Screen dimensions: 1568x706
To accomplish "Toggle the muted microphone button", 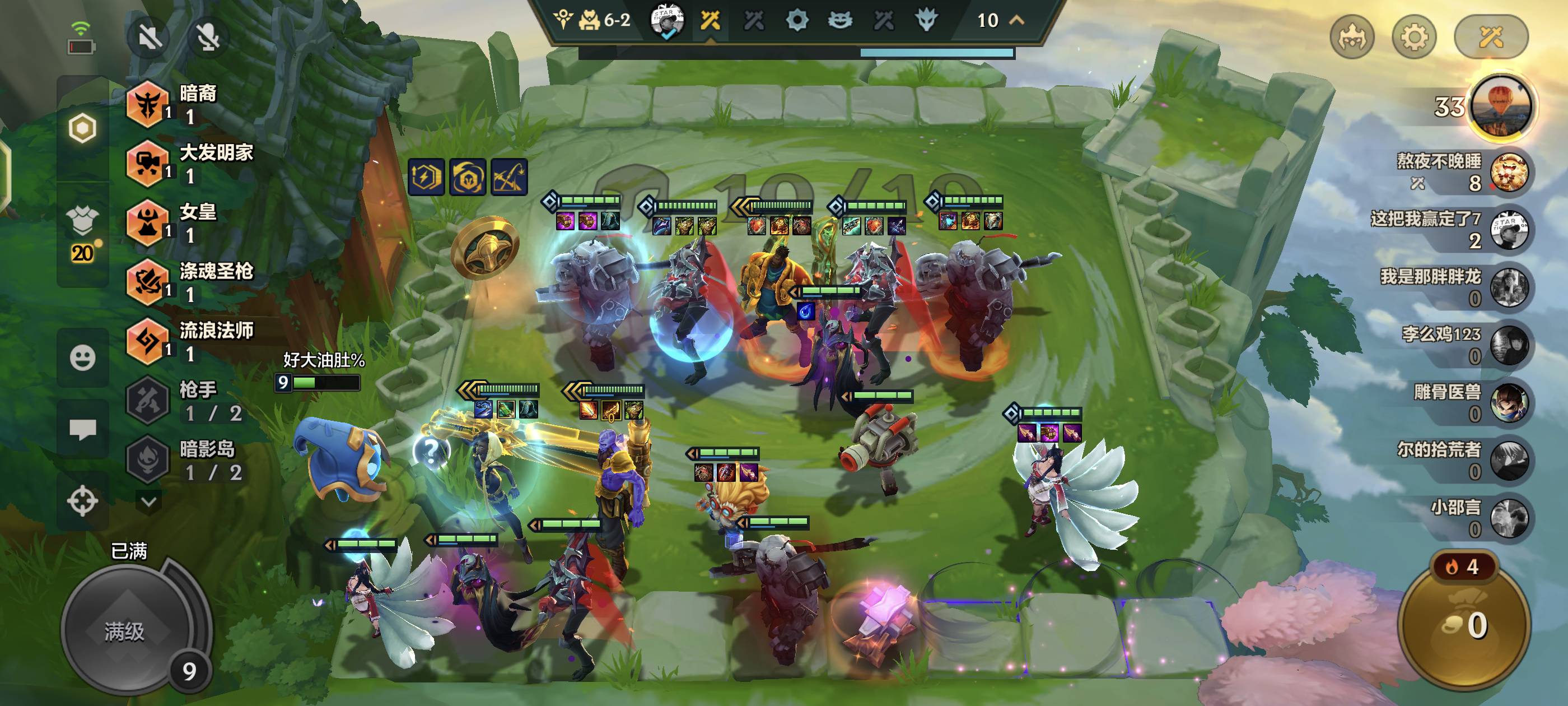I will click(x=208, y=38).
